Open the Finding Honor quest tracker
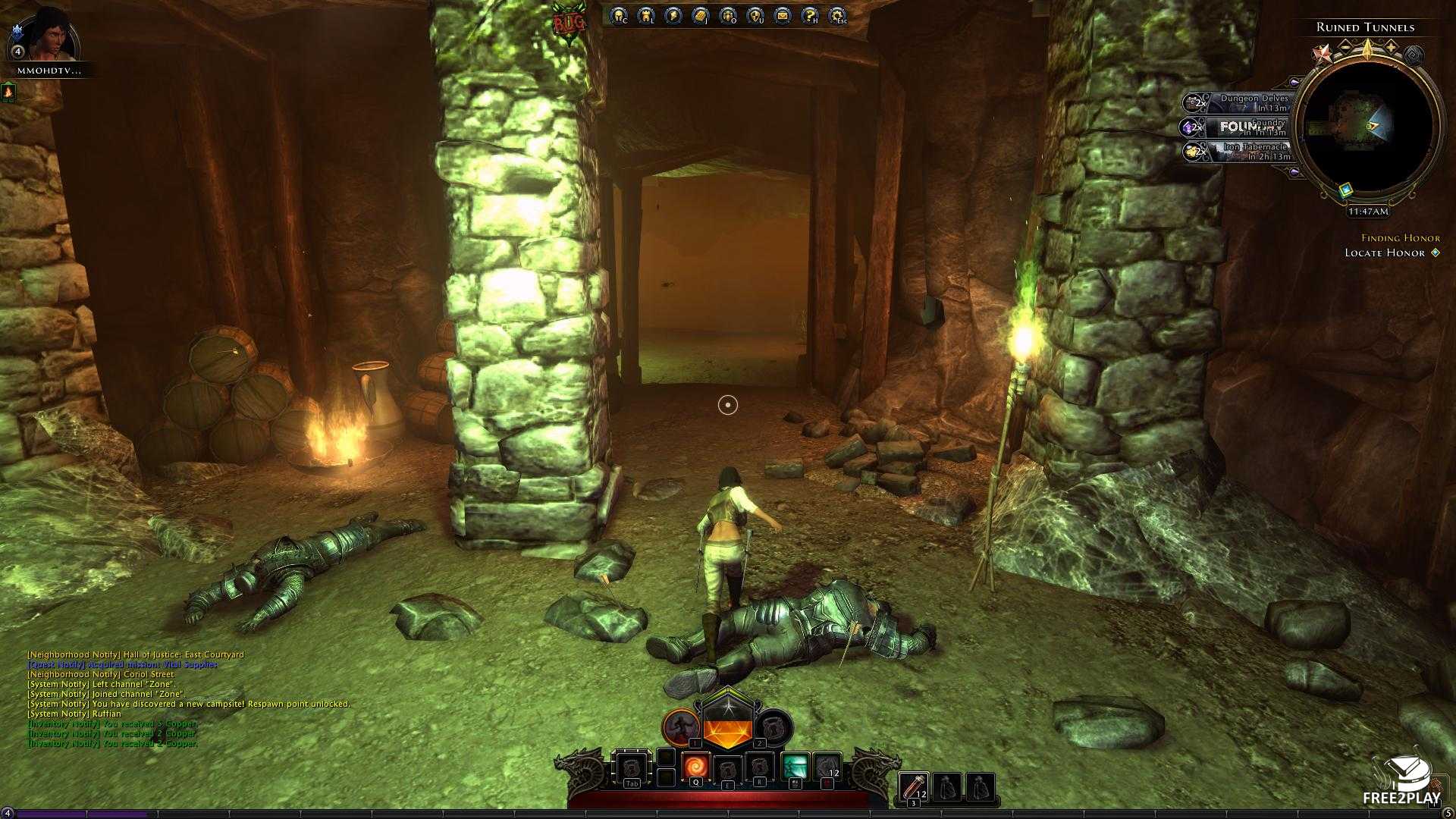The width and height of the screenshot is (1456, 819). (x=1400, y=238)
